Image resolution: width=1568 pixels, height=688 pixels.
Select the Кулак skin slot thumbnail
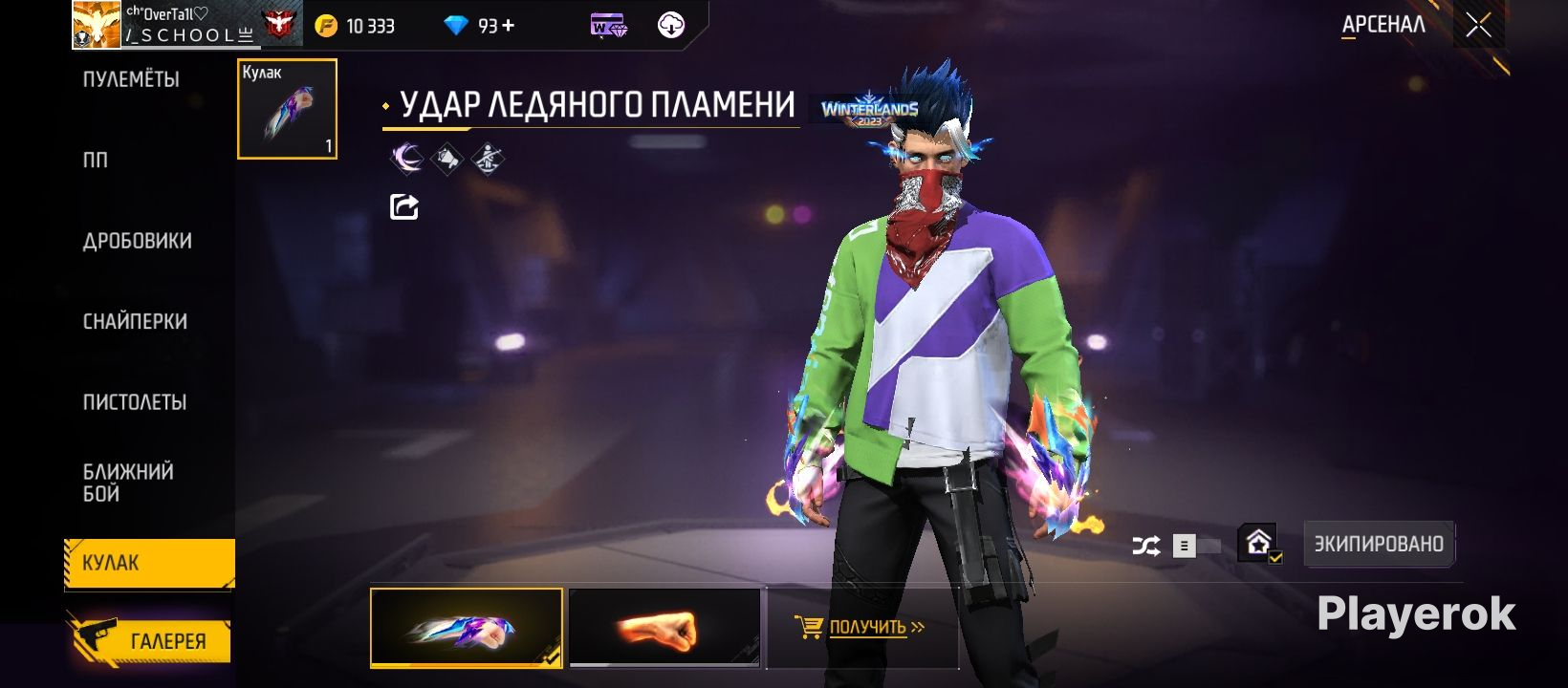pyautogui.click(x=287, y=109)
